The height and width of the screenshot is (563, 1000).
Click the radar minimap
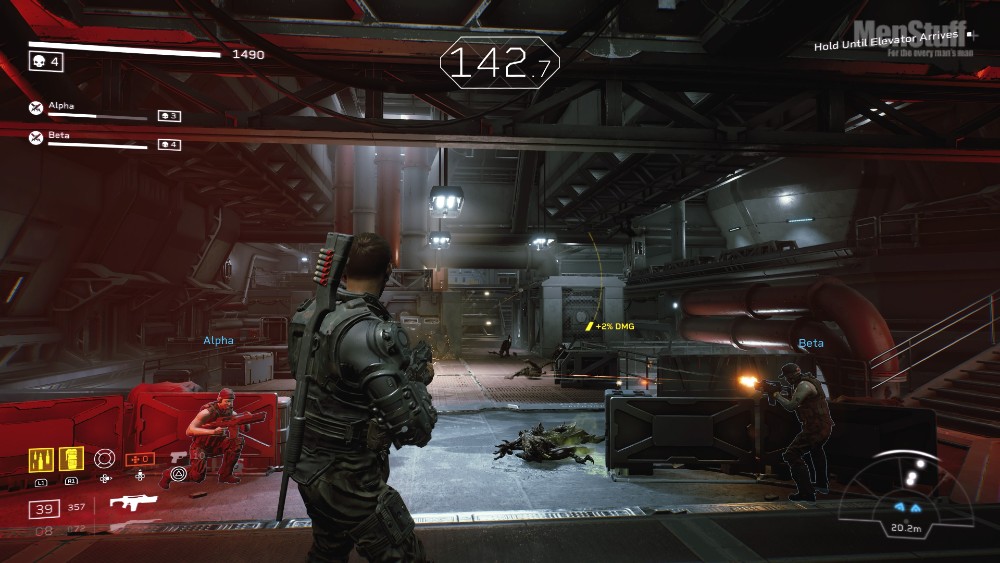tap(905, 490)
